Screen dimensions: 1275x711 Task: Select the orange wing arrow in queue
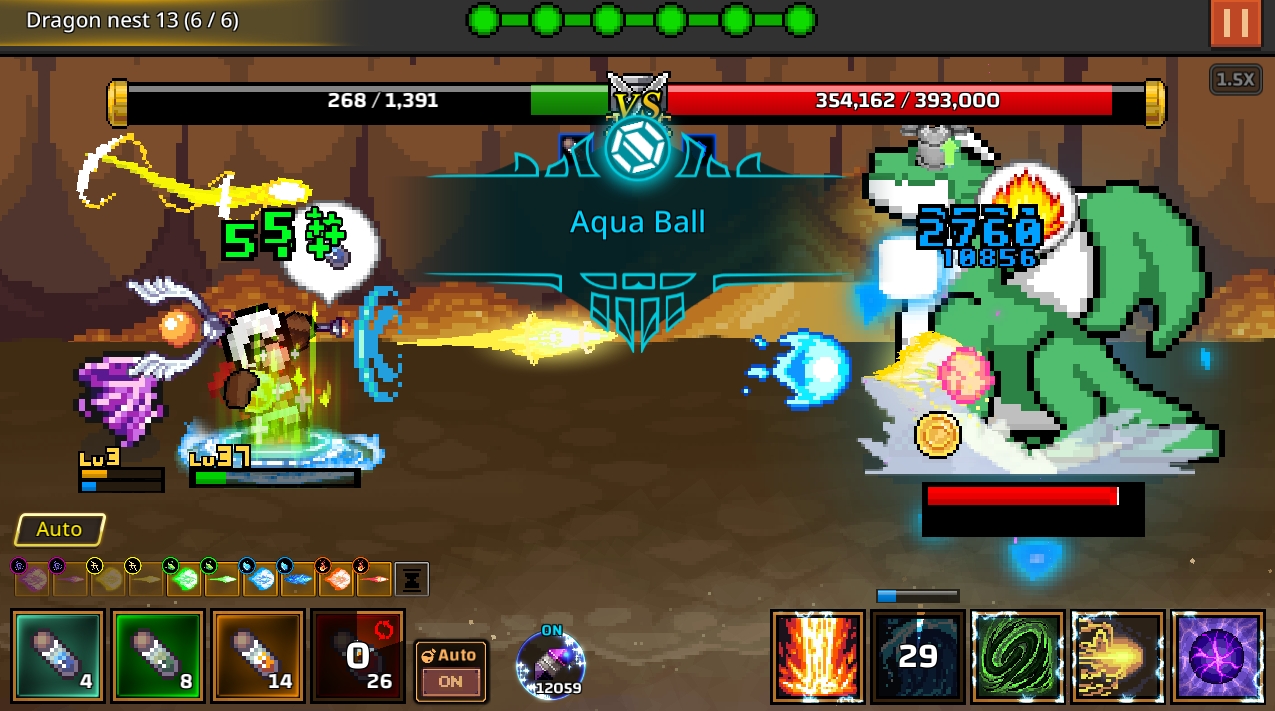[335, 578]
